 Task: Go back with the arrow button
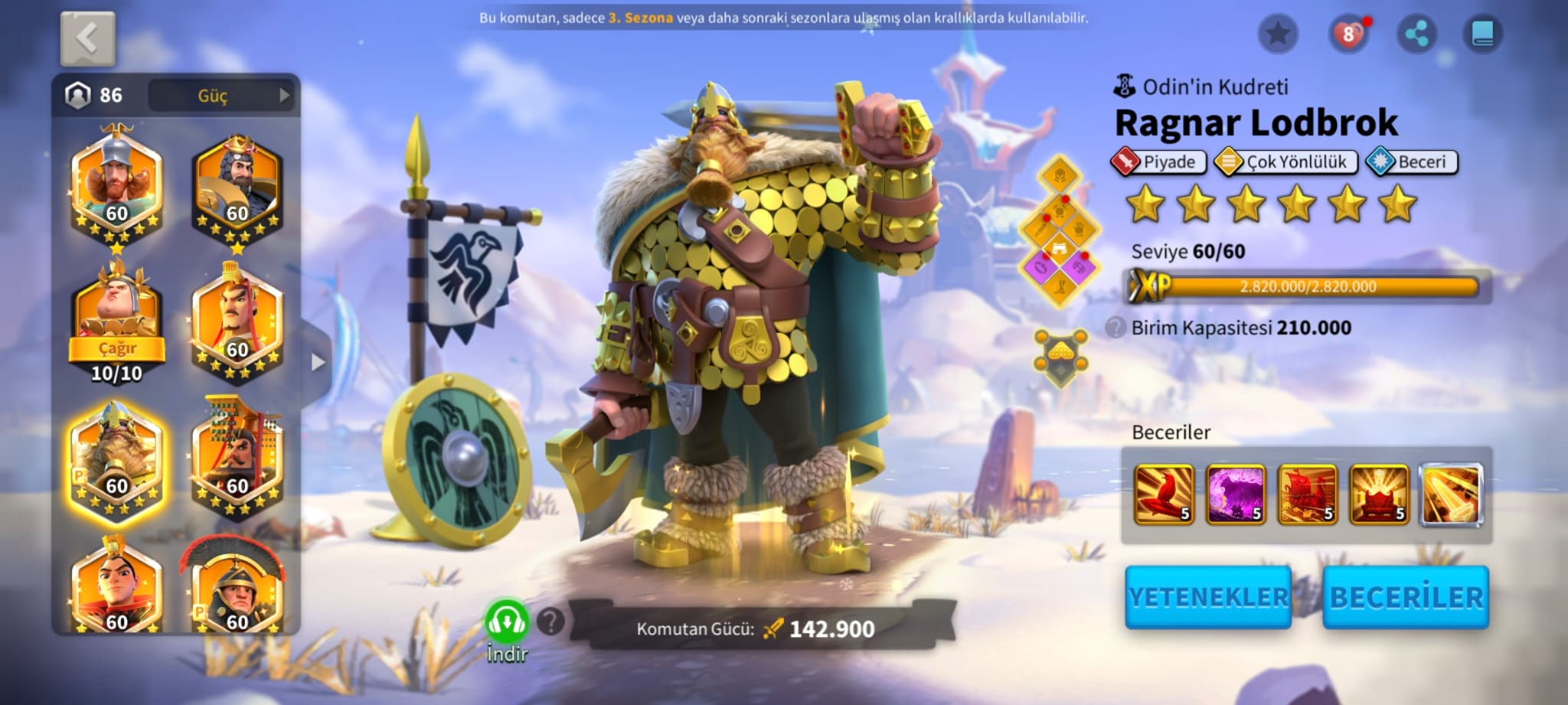pos(87,38)
